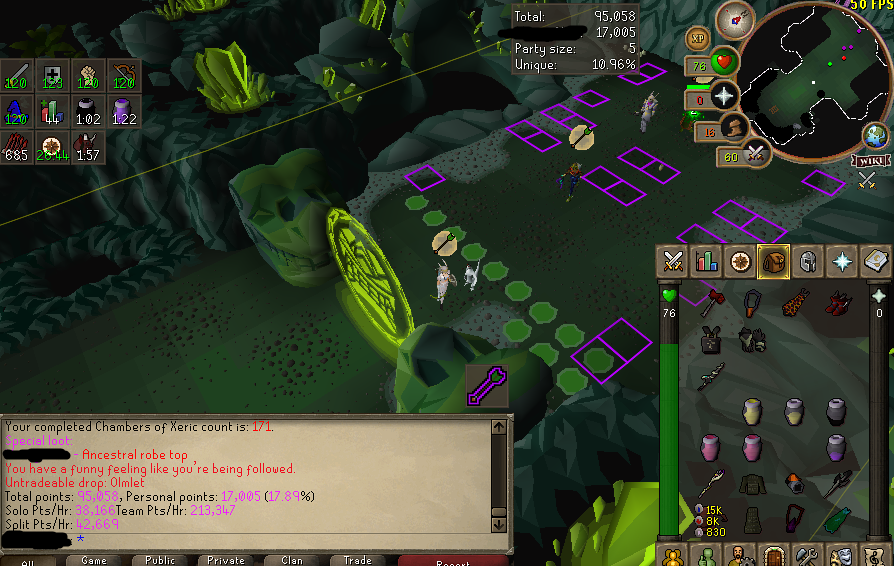
Task: Activate the Quick-prayers orb
Action: pyautogui.click(x=722, y=96)
